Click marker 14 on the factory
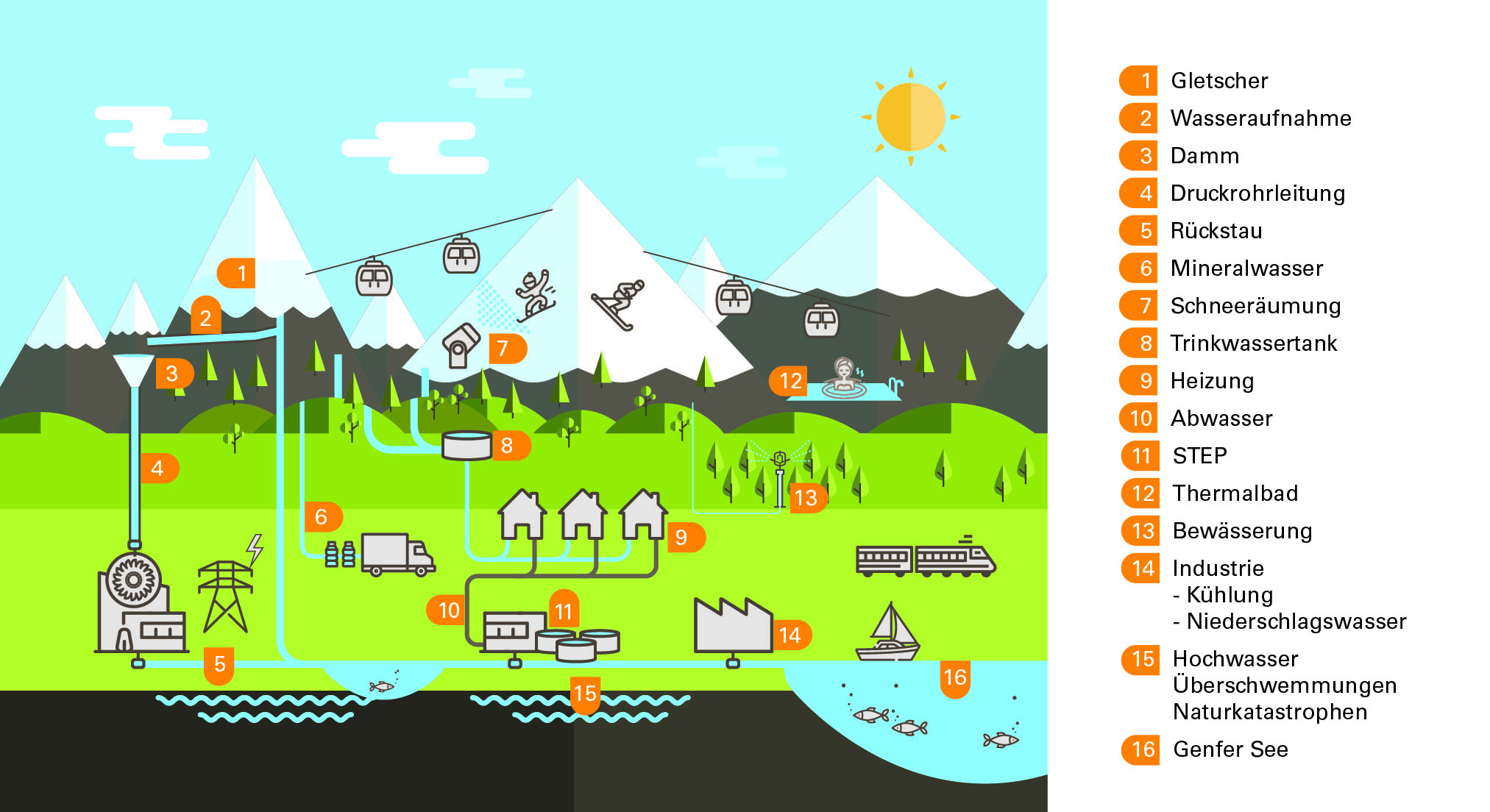Screen dimensions: 1490x812 (x=790, y=635)
